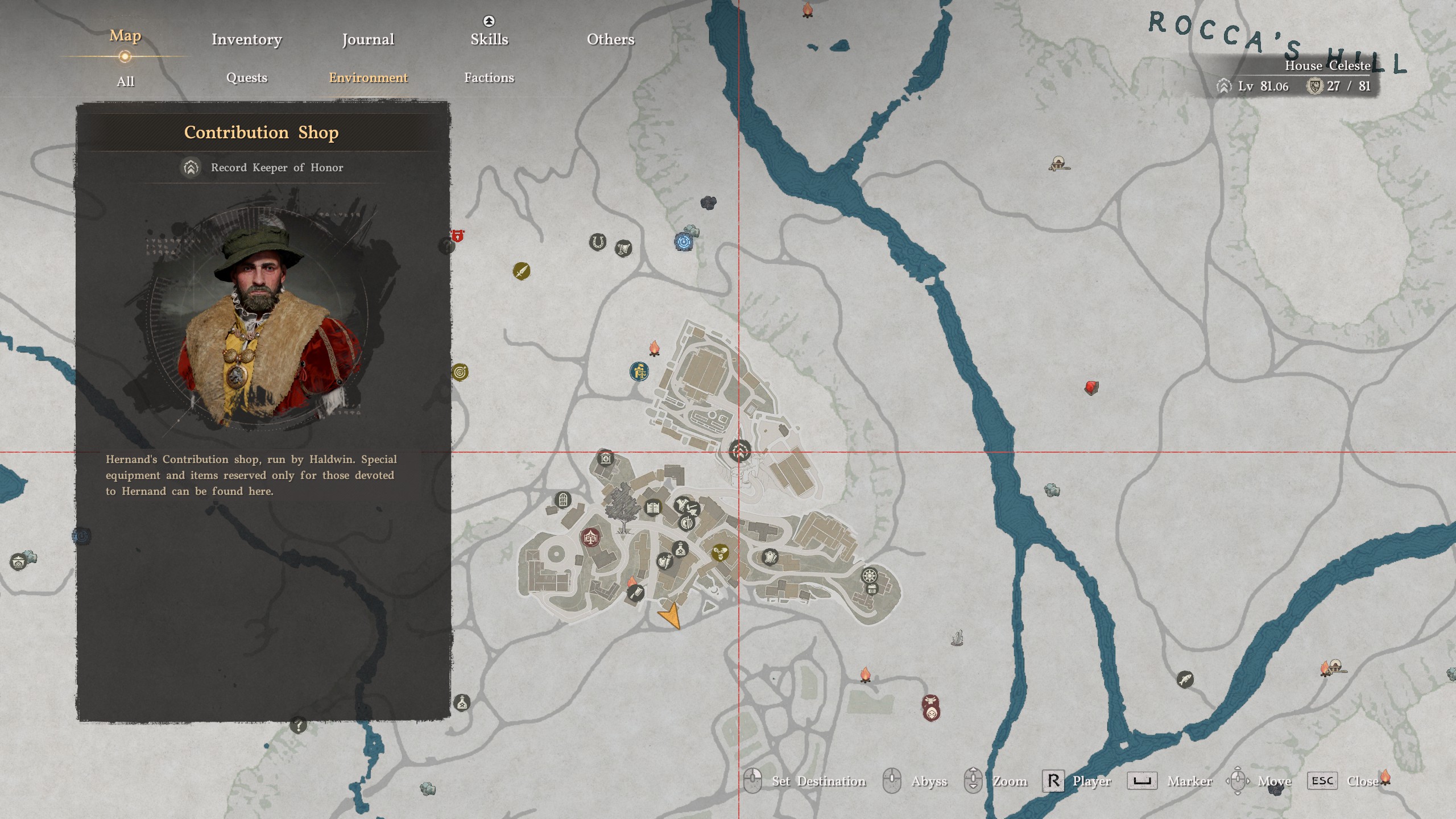Enable the Factions map filter
Viewport: 1456px width, 819px height.
[490, 78]
